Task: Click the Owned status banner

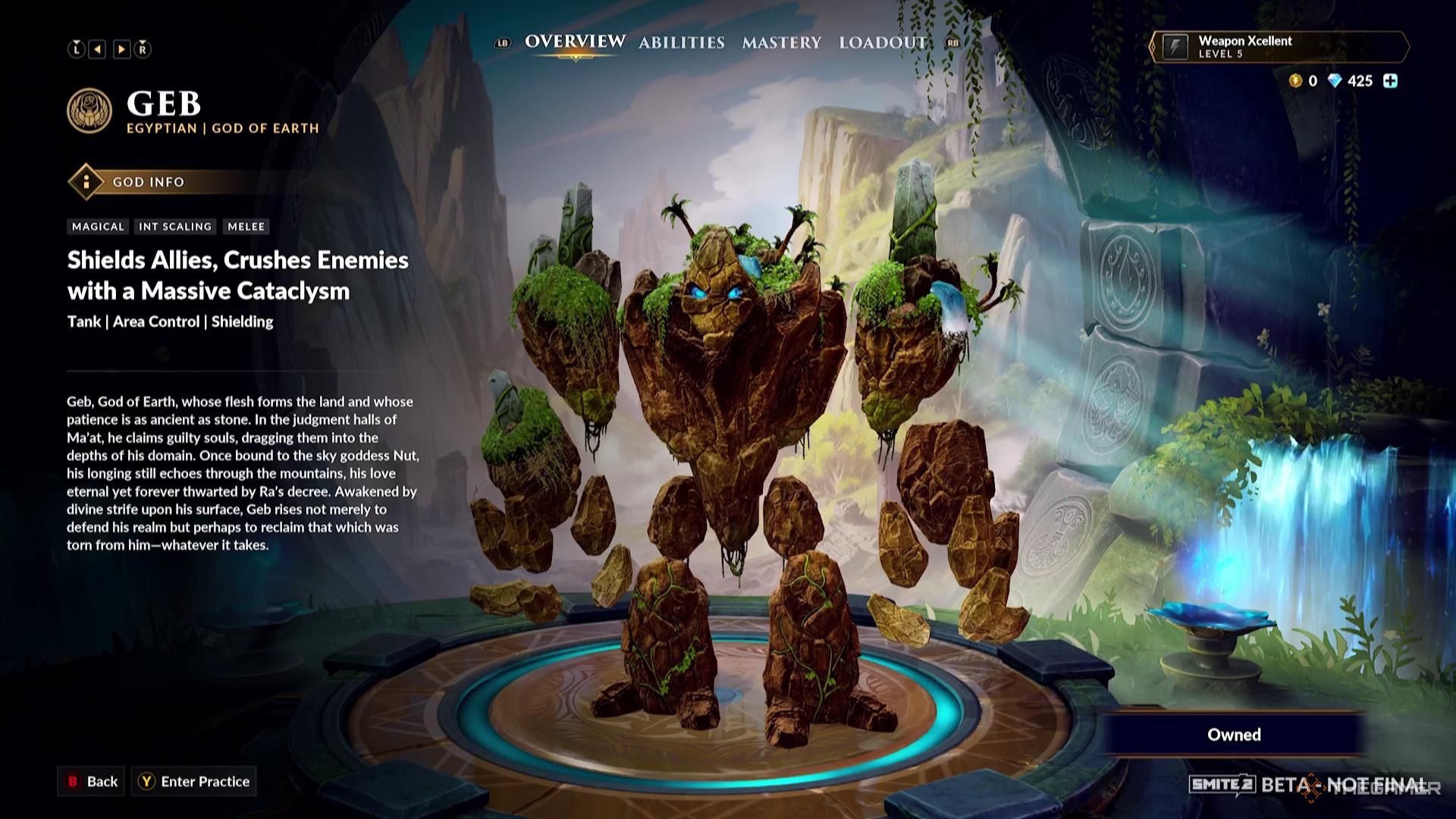Action: (x=1235, y=734)
